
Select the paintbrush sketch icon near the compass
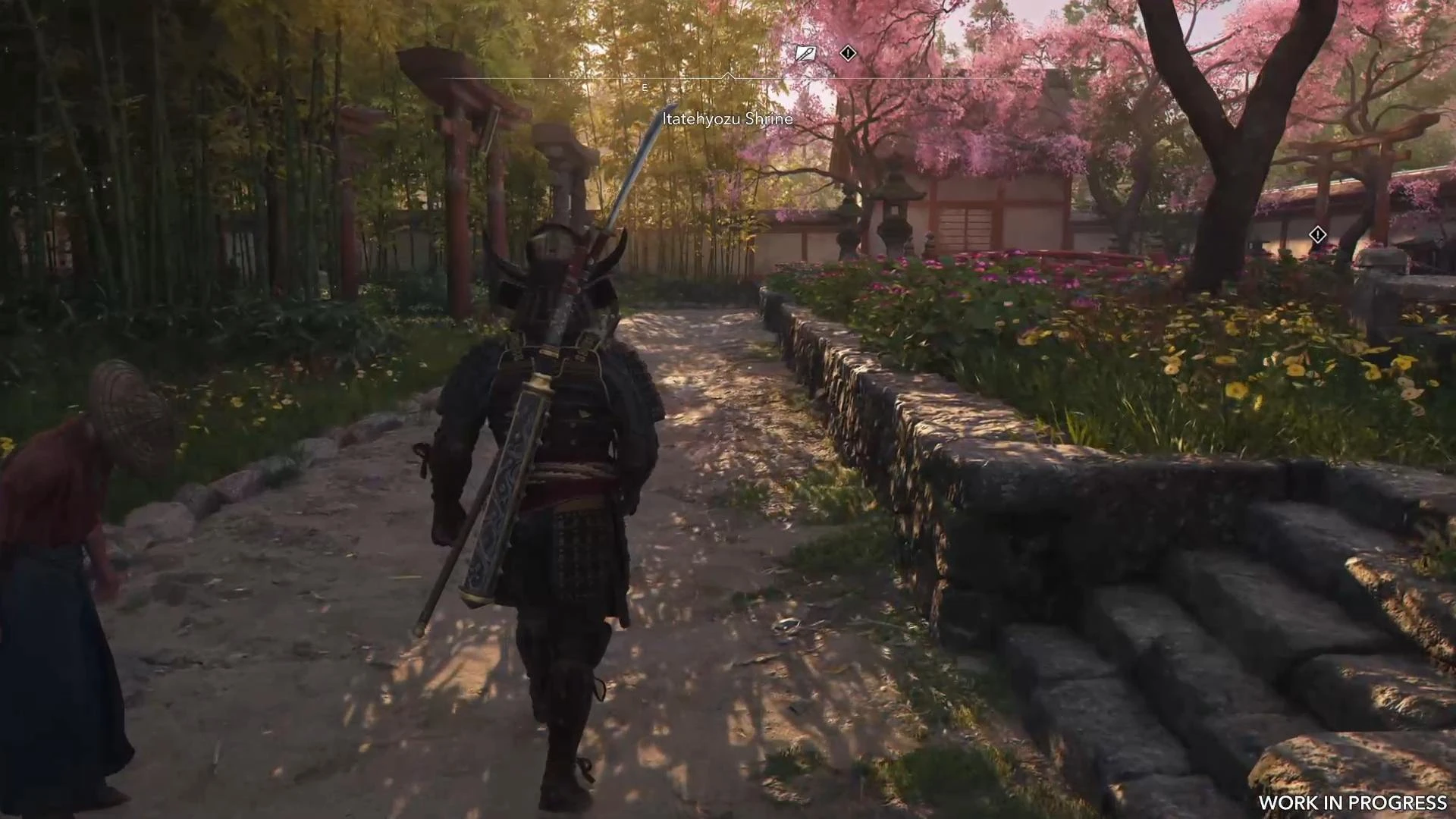tap(805, 53)
